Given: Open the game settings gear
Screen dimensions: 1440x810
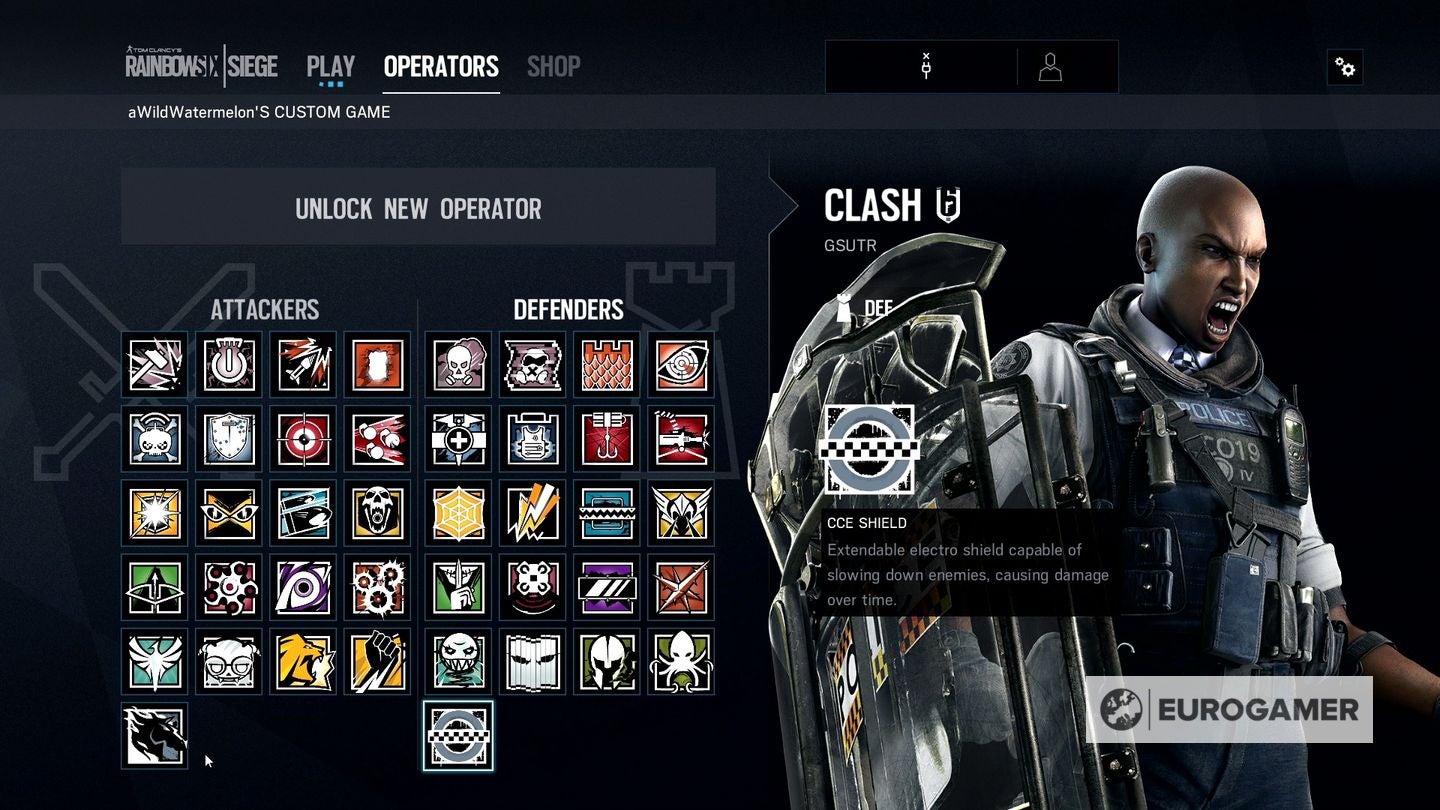Looking at the screenshot, I should click(1345, 66).
